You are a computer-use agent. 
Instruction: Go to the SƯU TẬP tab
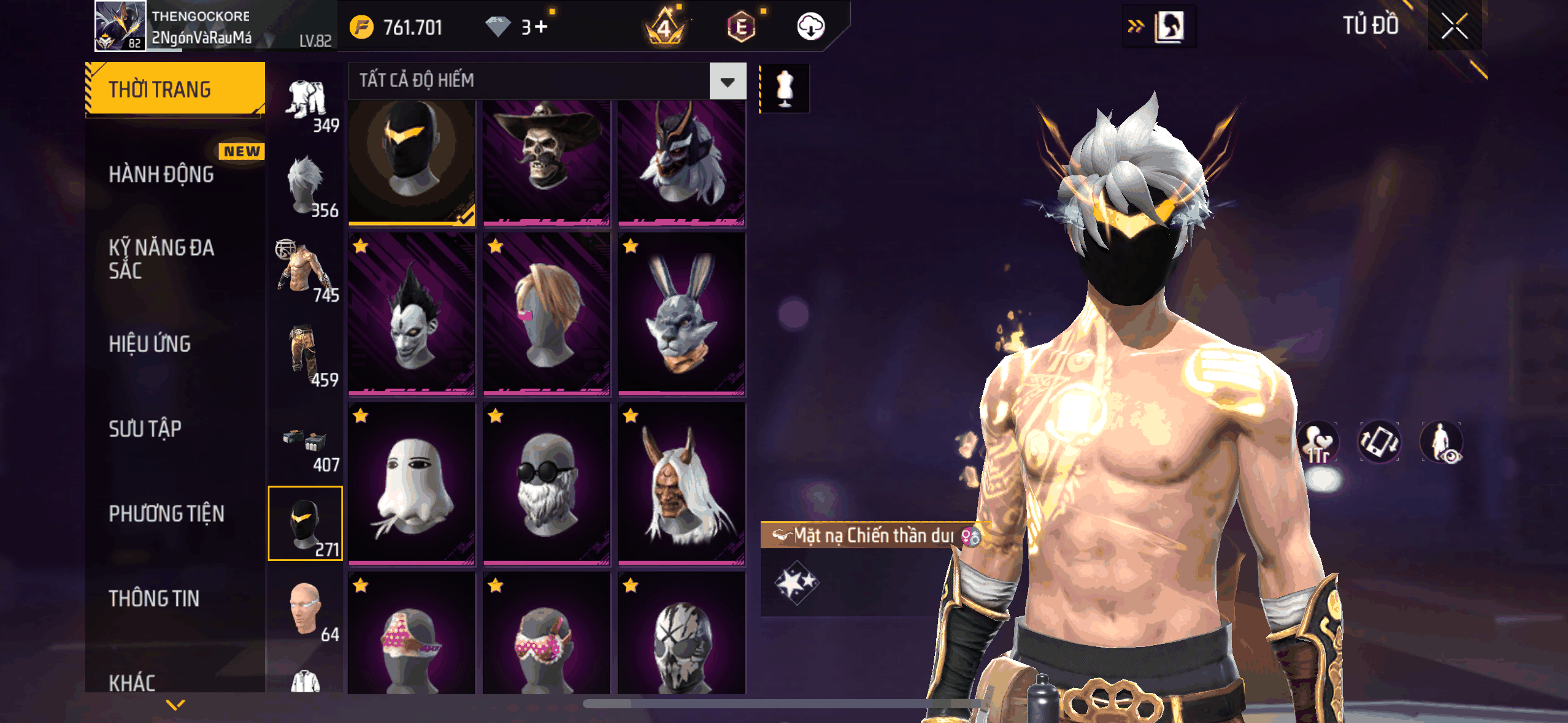click(145, 429)
